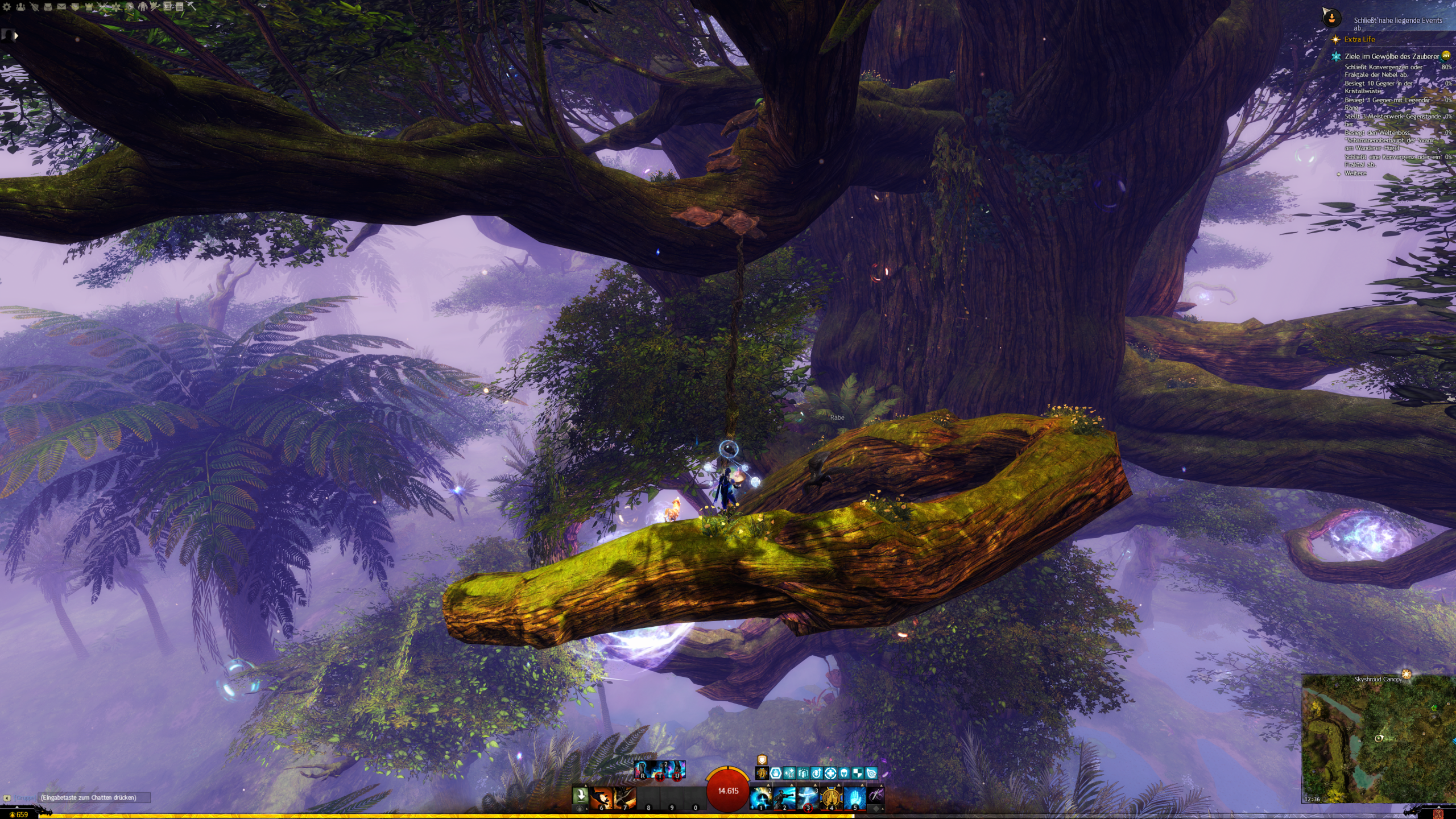
Task: Expand the Weitere objectives link
Action: click(x=1355, y=173)
